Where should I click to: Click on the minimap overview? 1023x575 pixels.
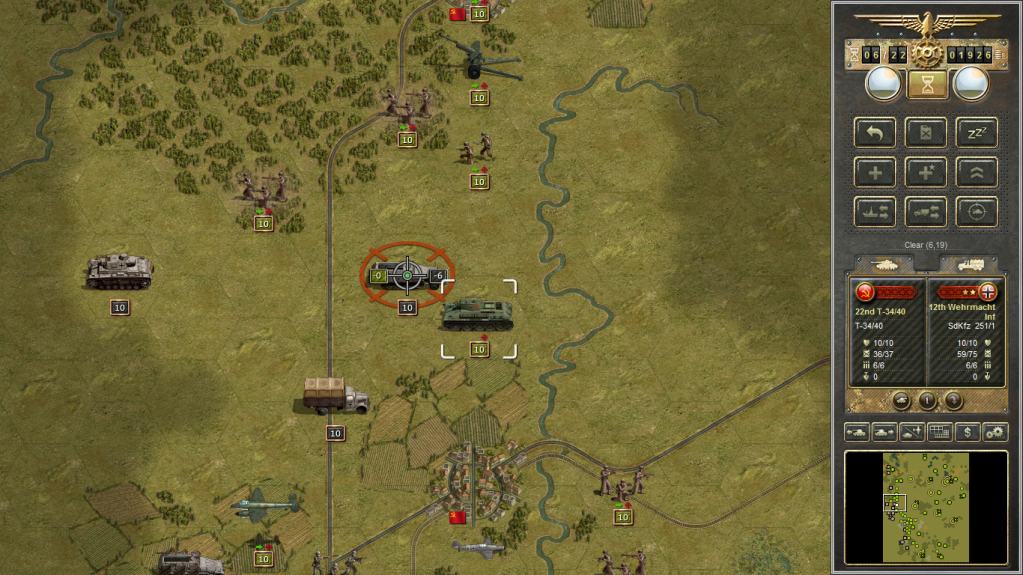pyautogui.click(x=926, y=506)
